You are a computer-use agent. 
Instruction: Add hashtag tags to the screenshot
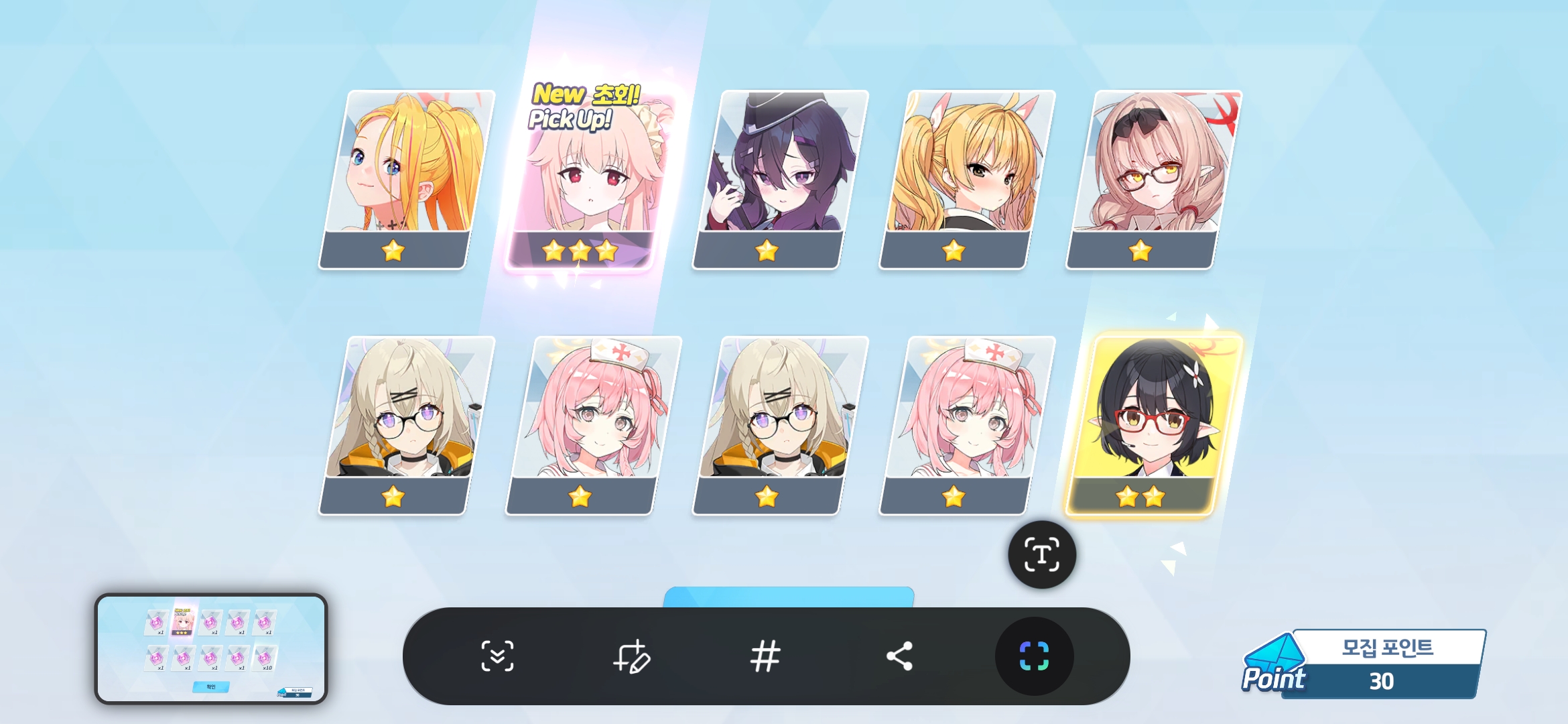765,656
